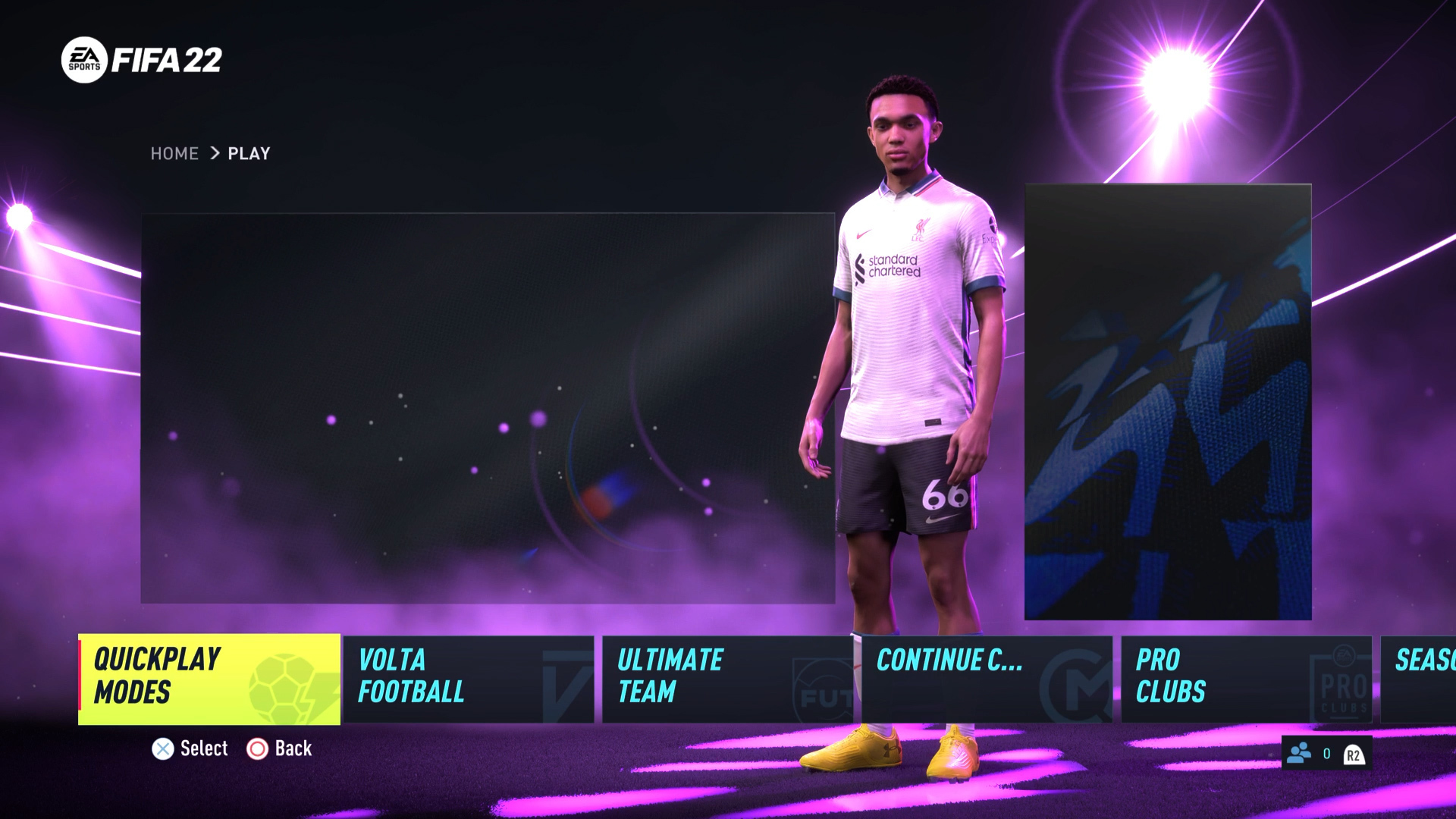The image size is (1456, 819).
Task: Select the Quickplay Modes tile
Action: (x=209, y=679)
